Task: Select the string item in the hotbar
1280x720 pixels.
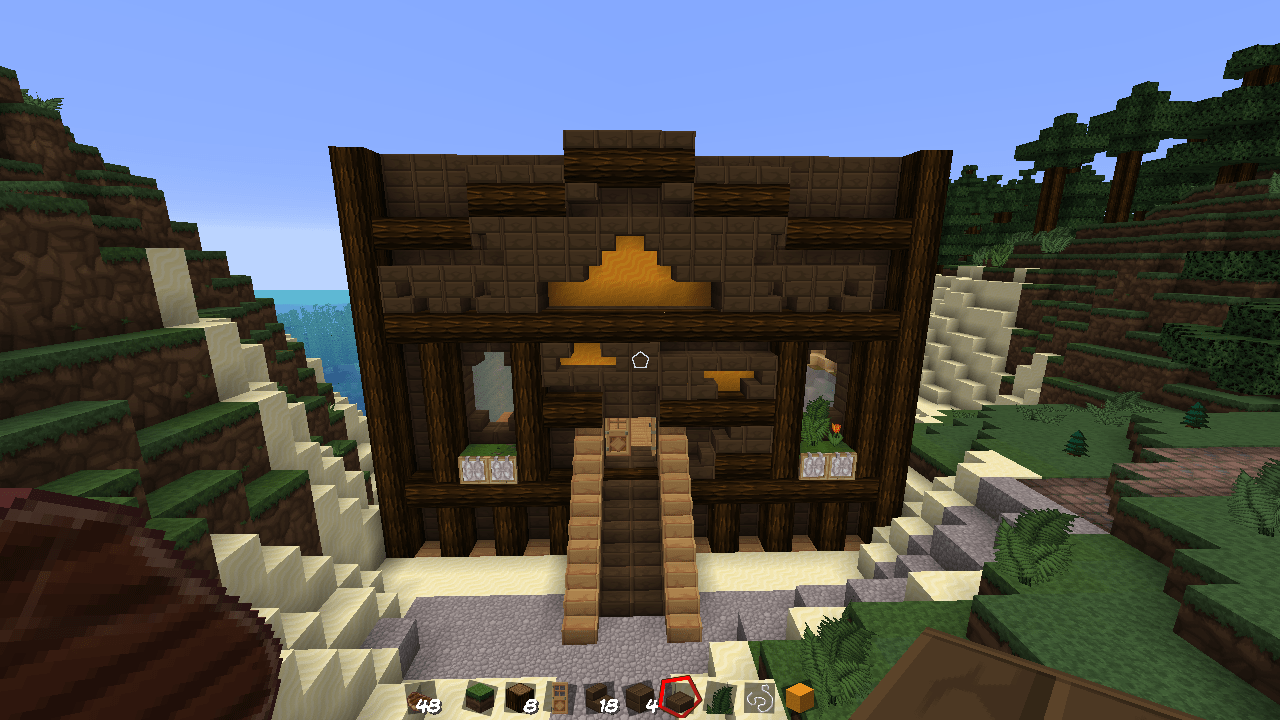Action: (759, 700)
